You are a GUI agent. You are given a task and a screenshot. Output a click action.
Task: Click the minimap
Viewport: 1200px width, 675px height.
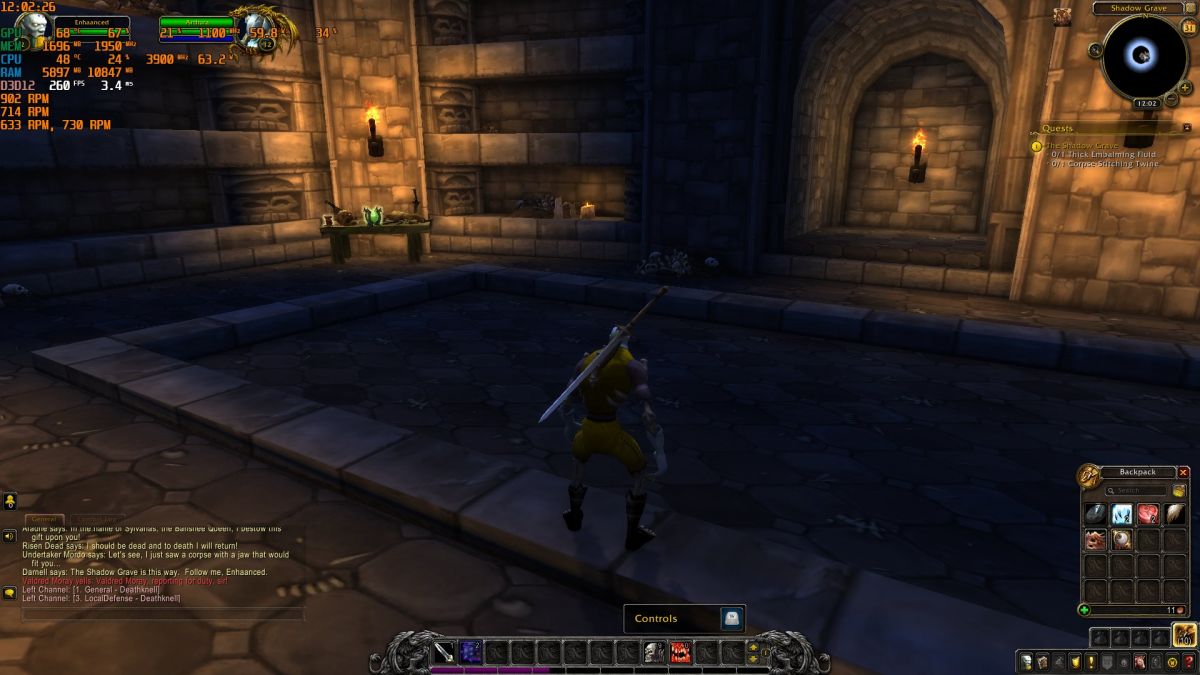click(x=1144, y=57)
